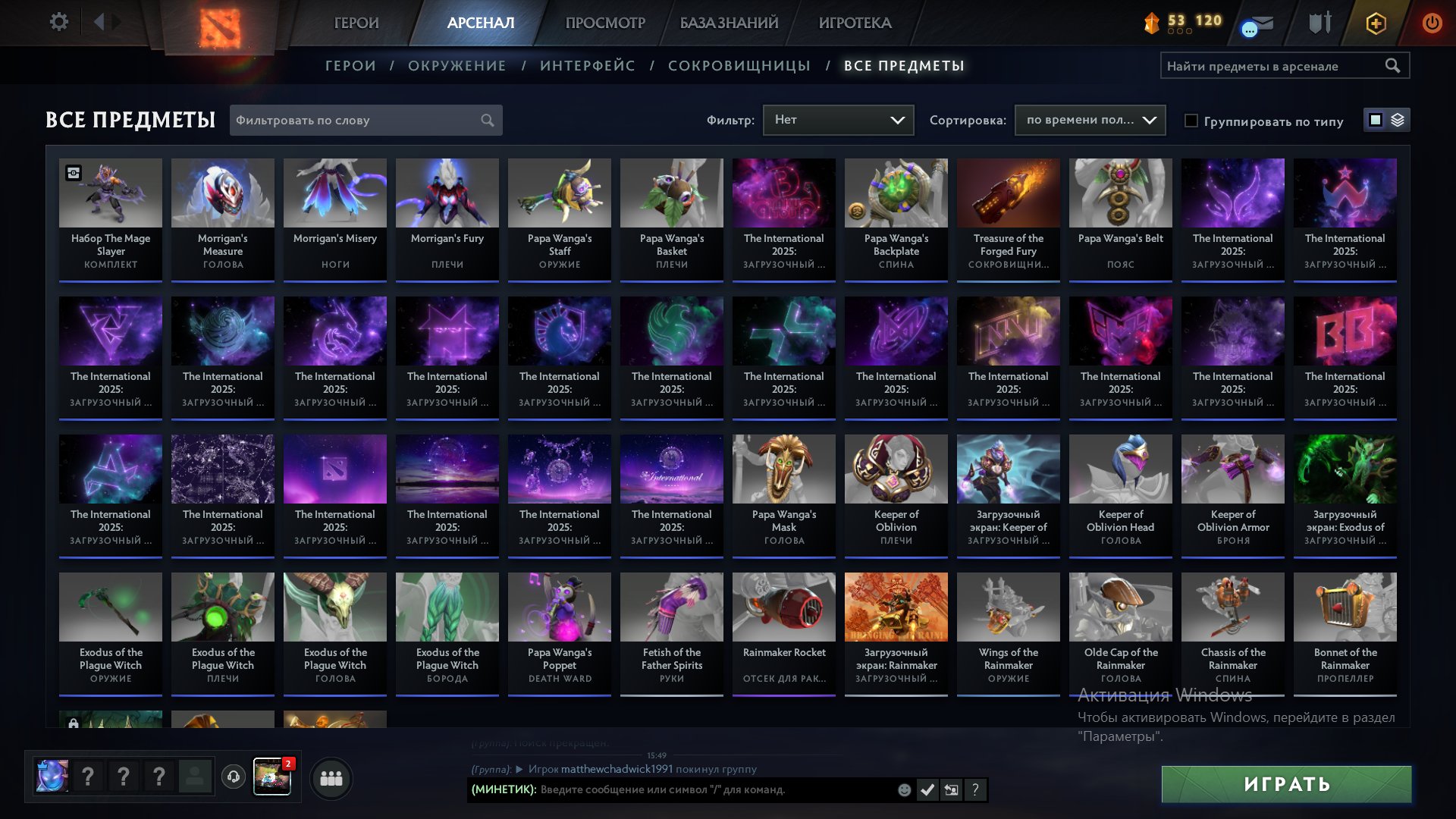Switch to the ГЕРОИ tab

[x=357, y=23]
